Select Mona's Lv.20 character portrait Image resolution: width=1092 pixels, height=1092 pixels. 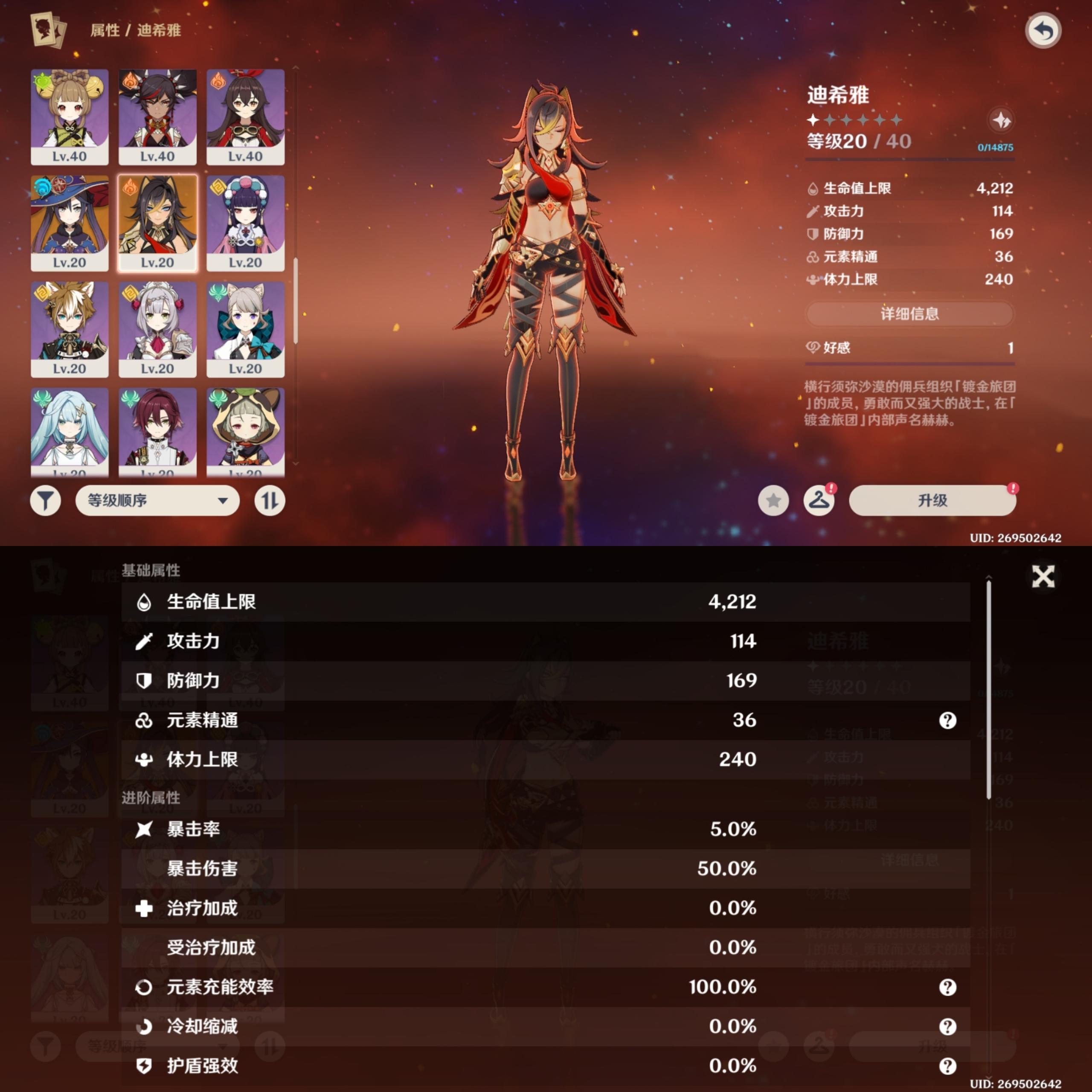click(x=70, y=221)
